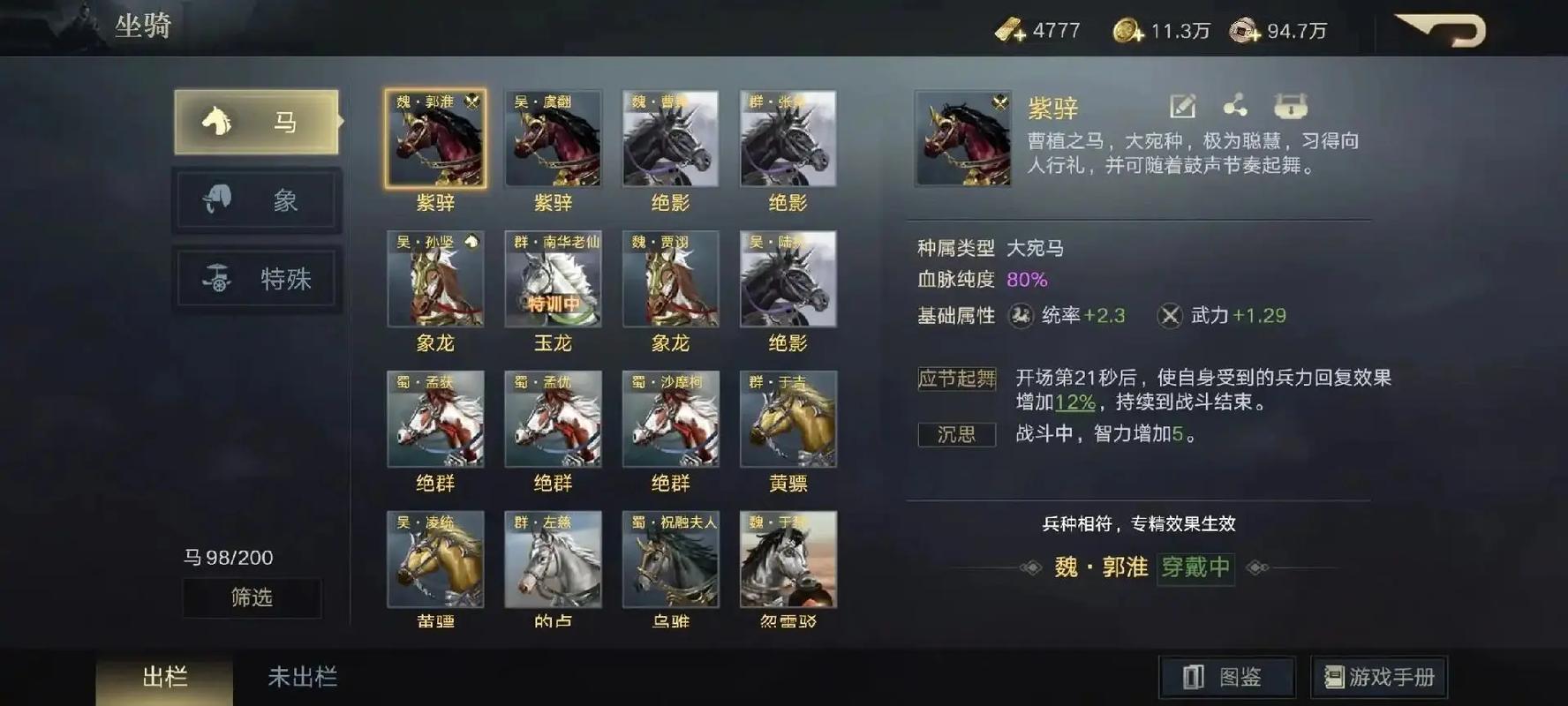
Task: Open the 图鉴 catalog
Action: click(1227, 676)
